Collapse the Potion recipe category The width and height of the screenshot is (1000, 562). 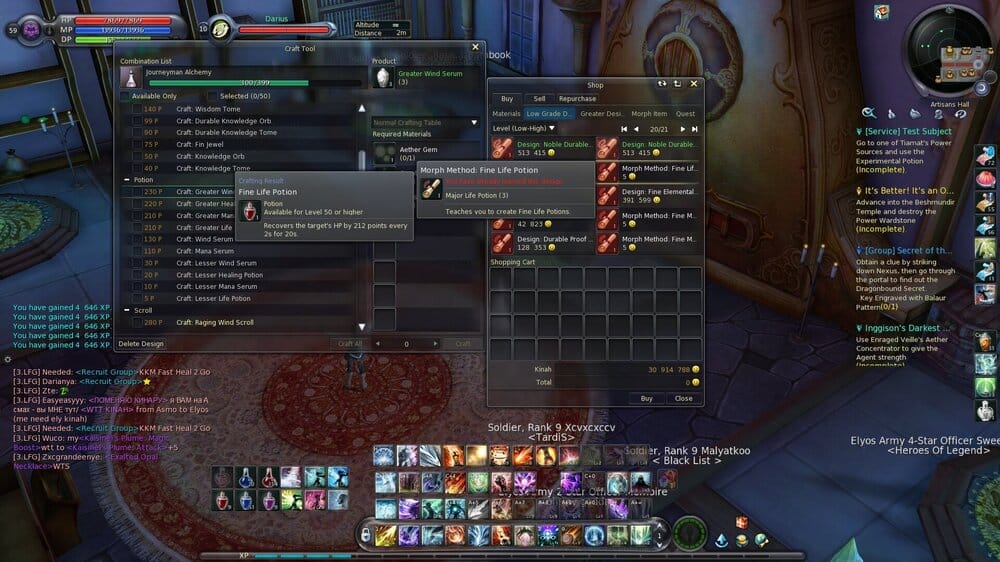(125, 180)
